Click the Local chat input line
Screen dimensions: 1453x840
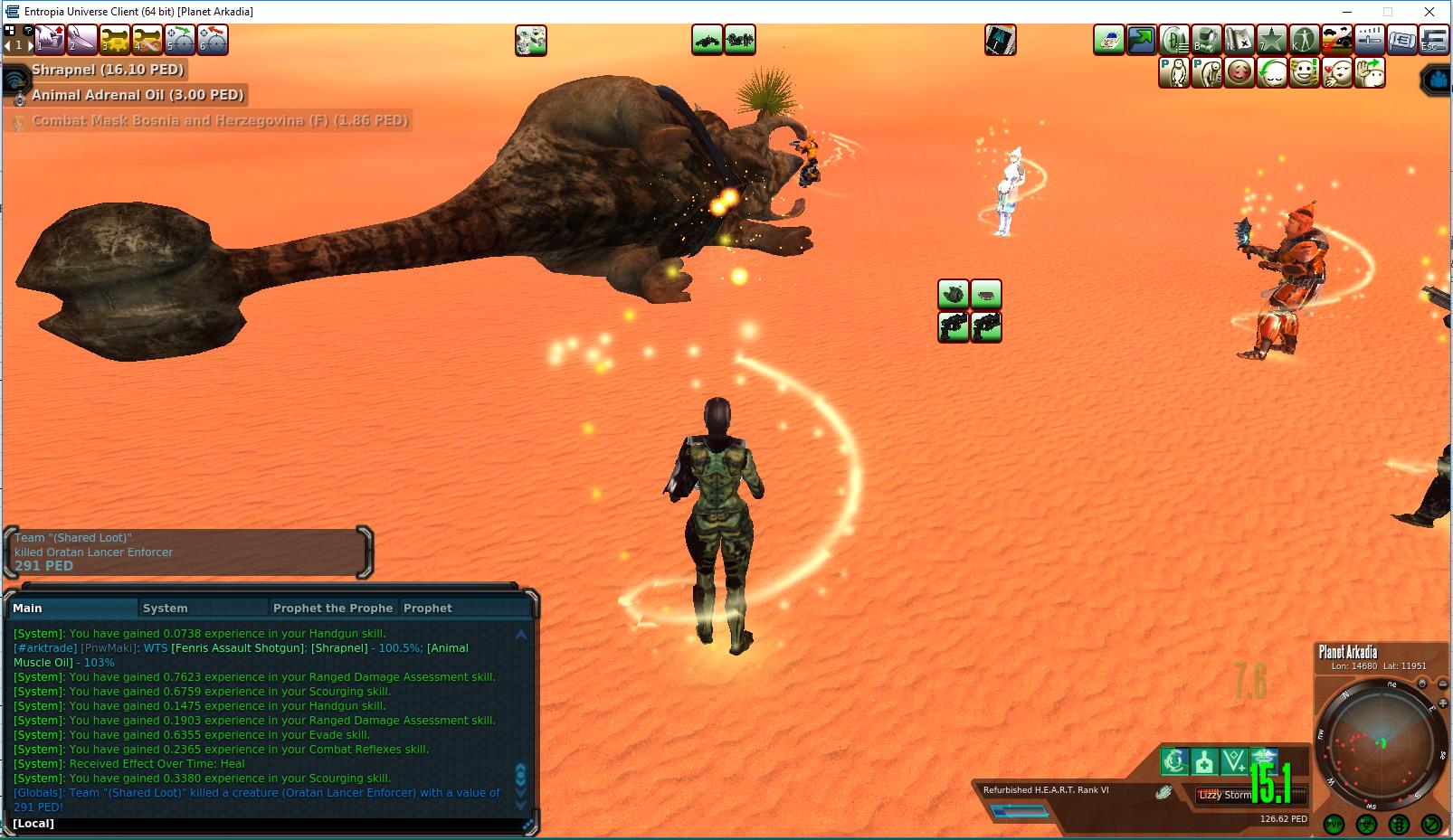point(271,824)
